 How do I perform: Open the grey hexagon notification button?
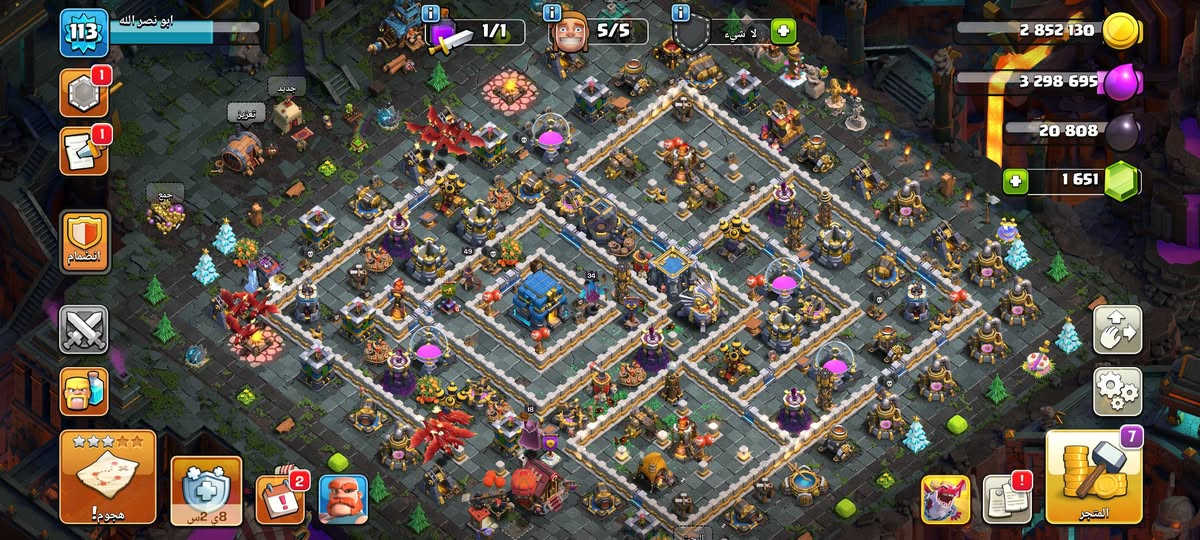[84, 94]
